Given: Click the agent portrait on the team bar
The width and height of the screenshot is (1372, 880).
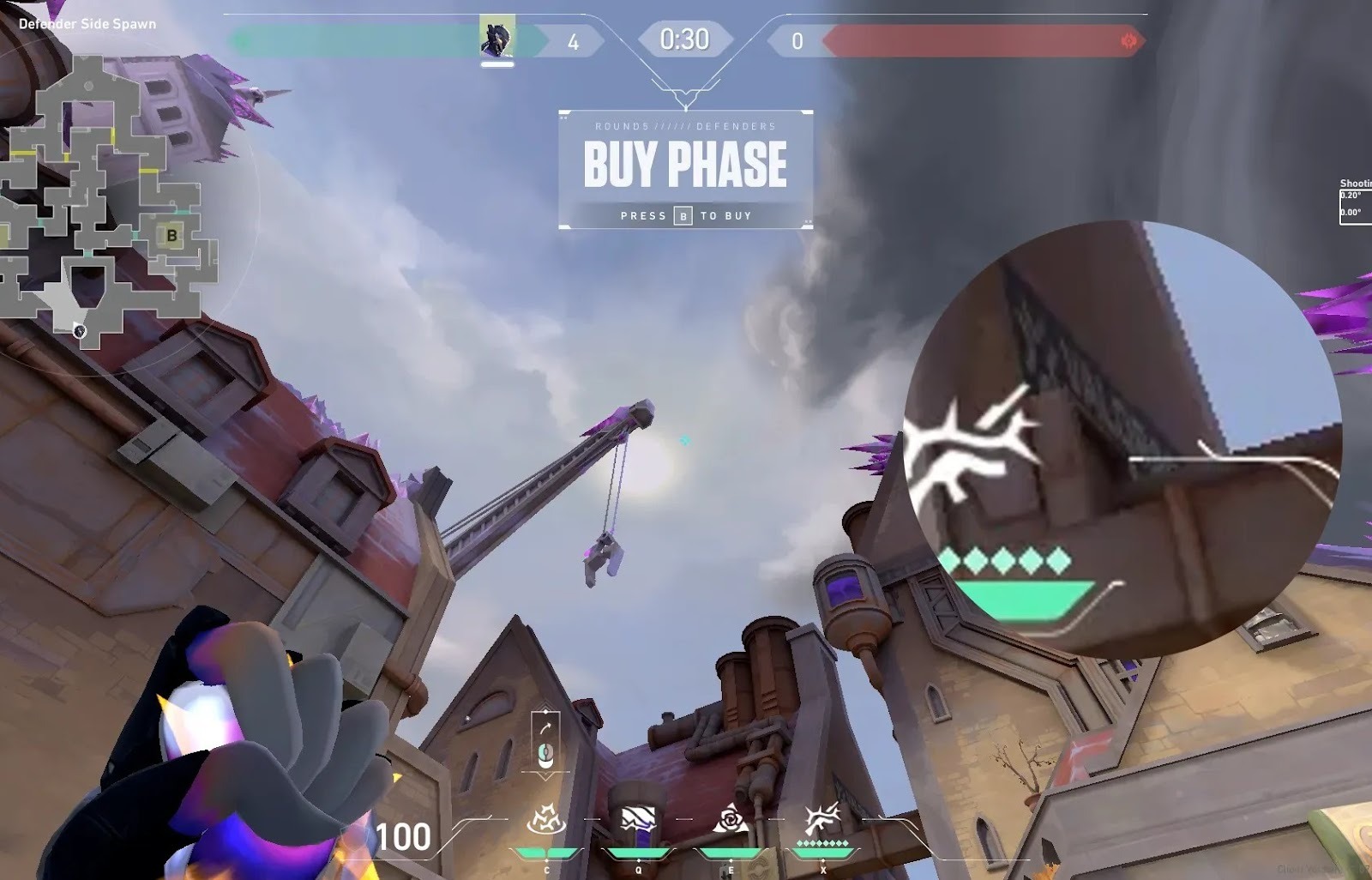Looking at the screenshot, I should click(x=497, y=37).
